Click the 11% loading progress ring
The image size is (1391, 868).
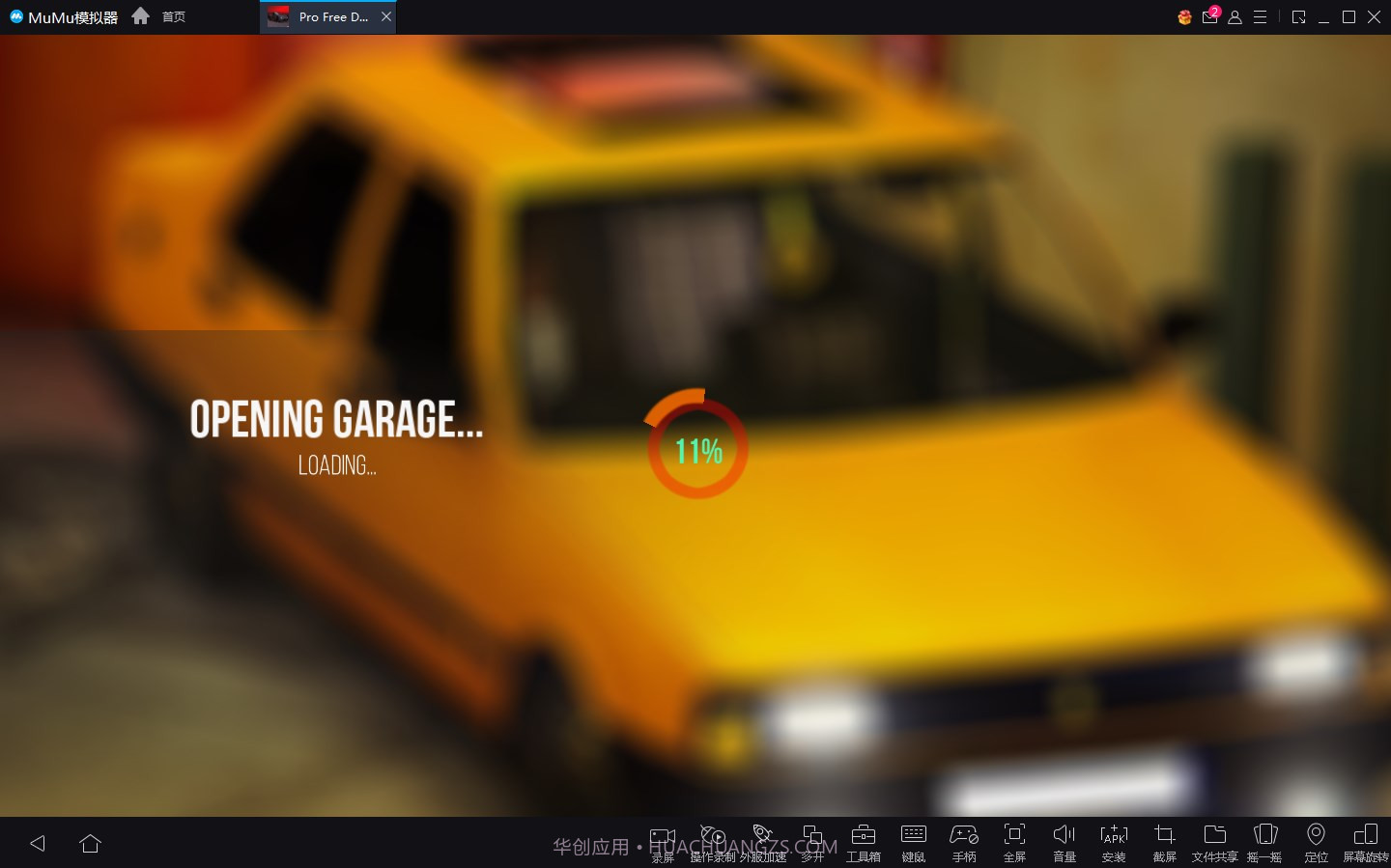coord(695,447)
